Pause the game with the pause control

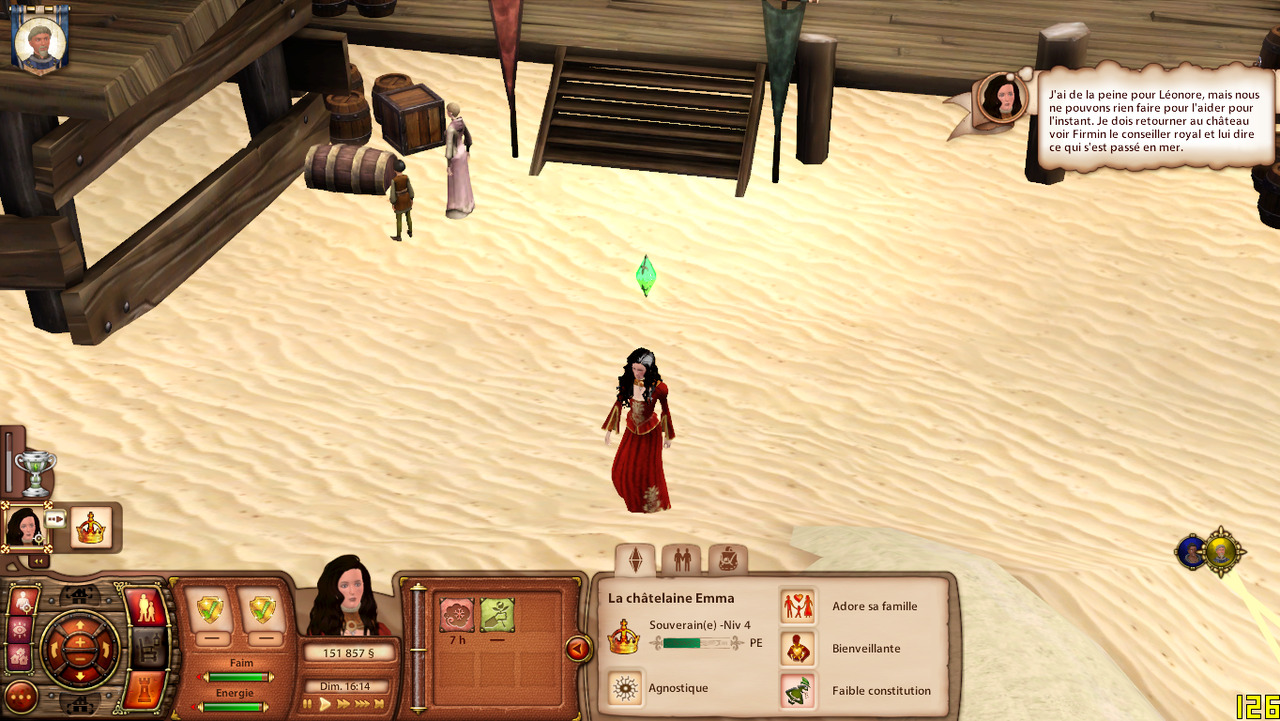pyautogui.click(x=308, y=704)
